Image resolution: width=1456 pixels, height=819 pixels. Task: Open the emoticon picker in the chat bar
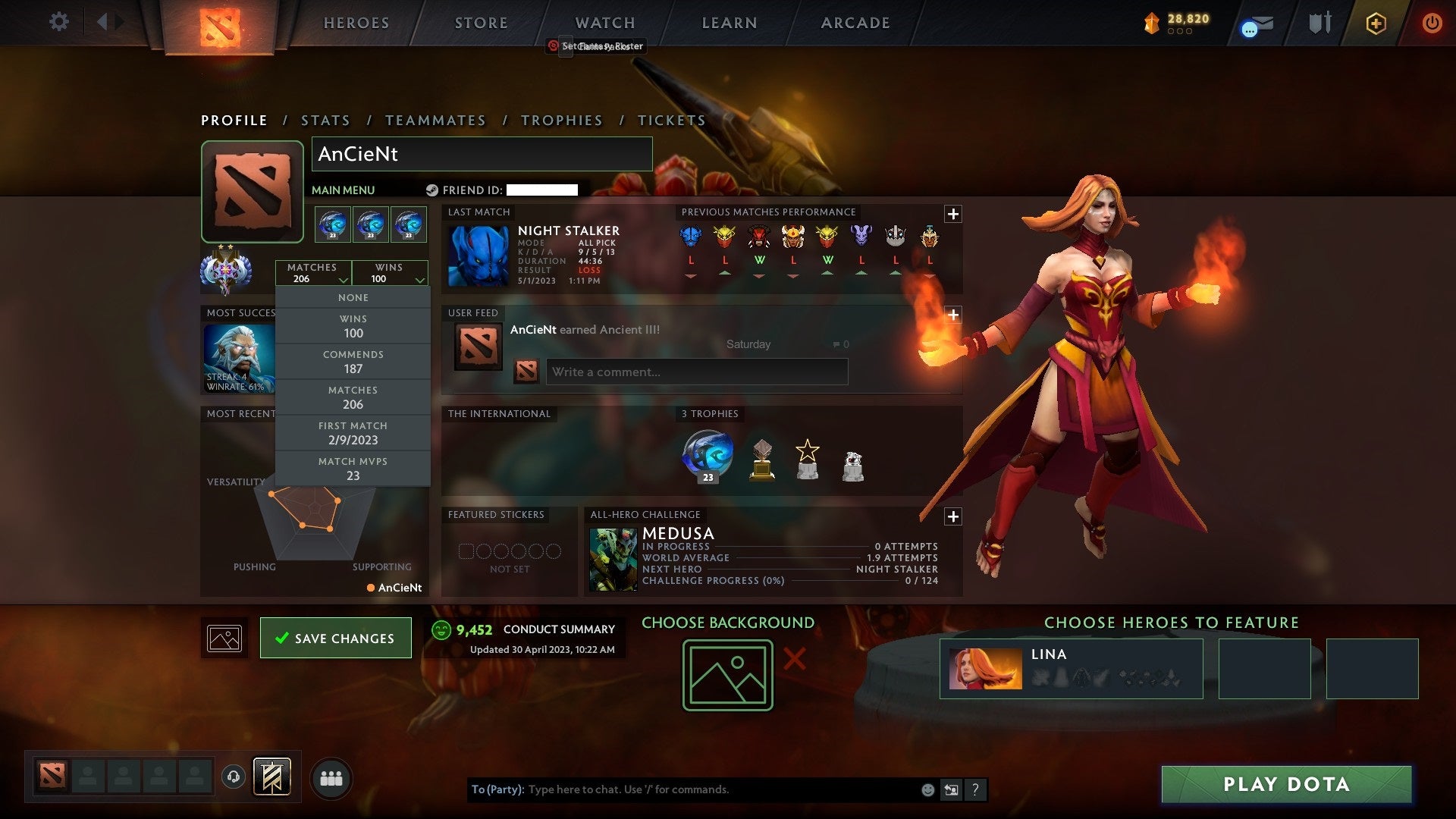[927, 789]
